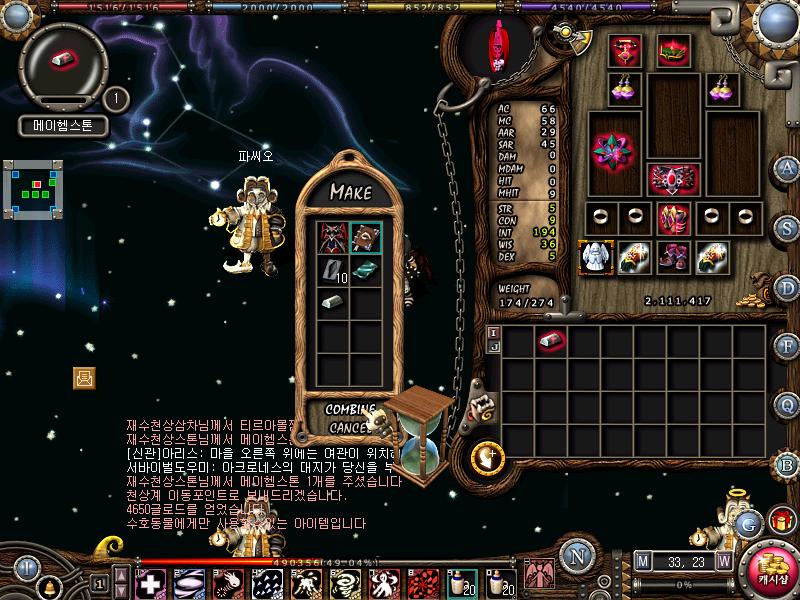Select the Mayhem Stone in inventory bag
Viewport: 800px width, 600px height.
(x=551, y=341)
